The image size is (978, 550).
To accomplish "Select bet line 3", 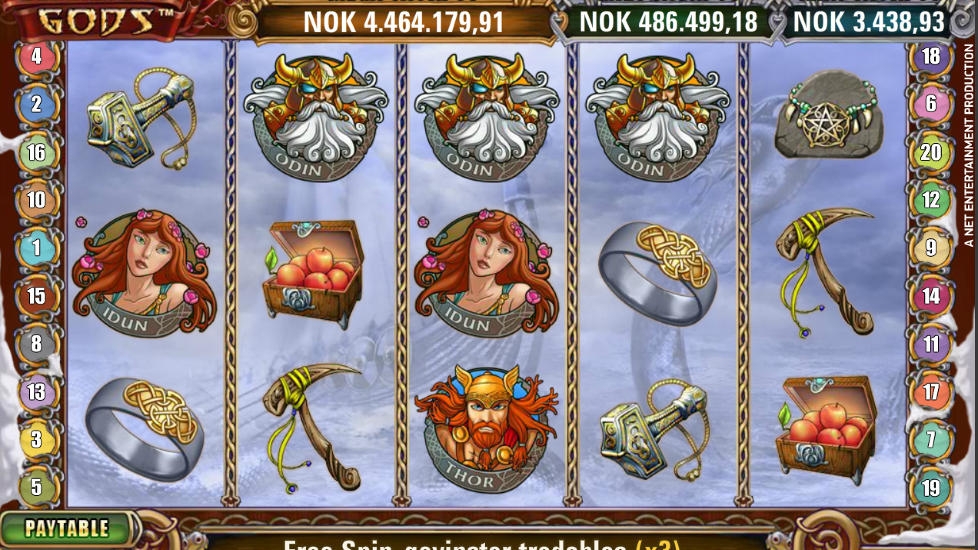I will coord(36,440).
